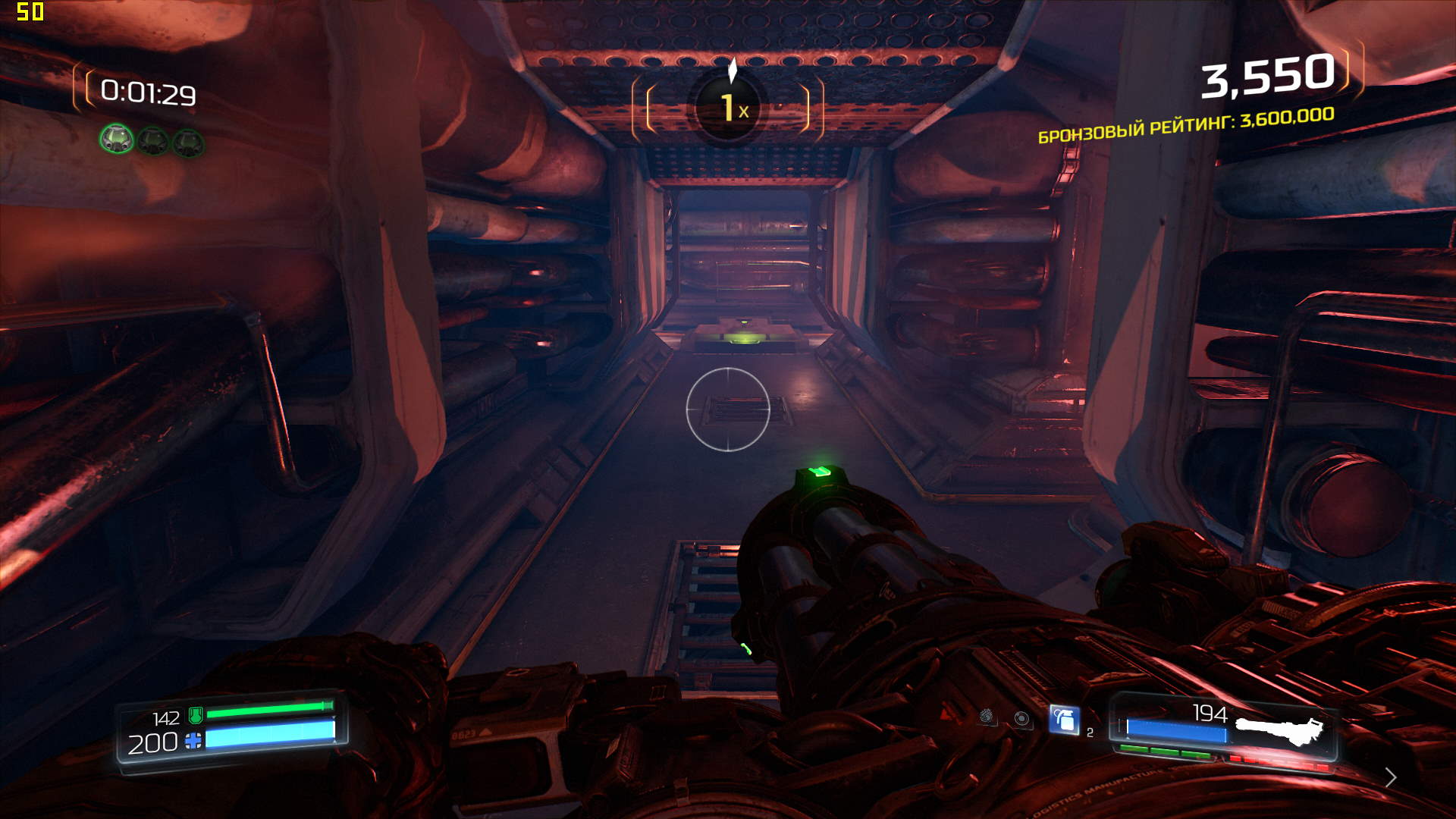Click the armor shield icon
The width and height of the screenshot is (1456, 819).
click(195, 714)
